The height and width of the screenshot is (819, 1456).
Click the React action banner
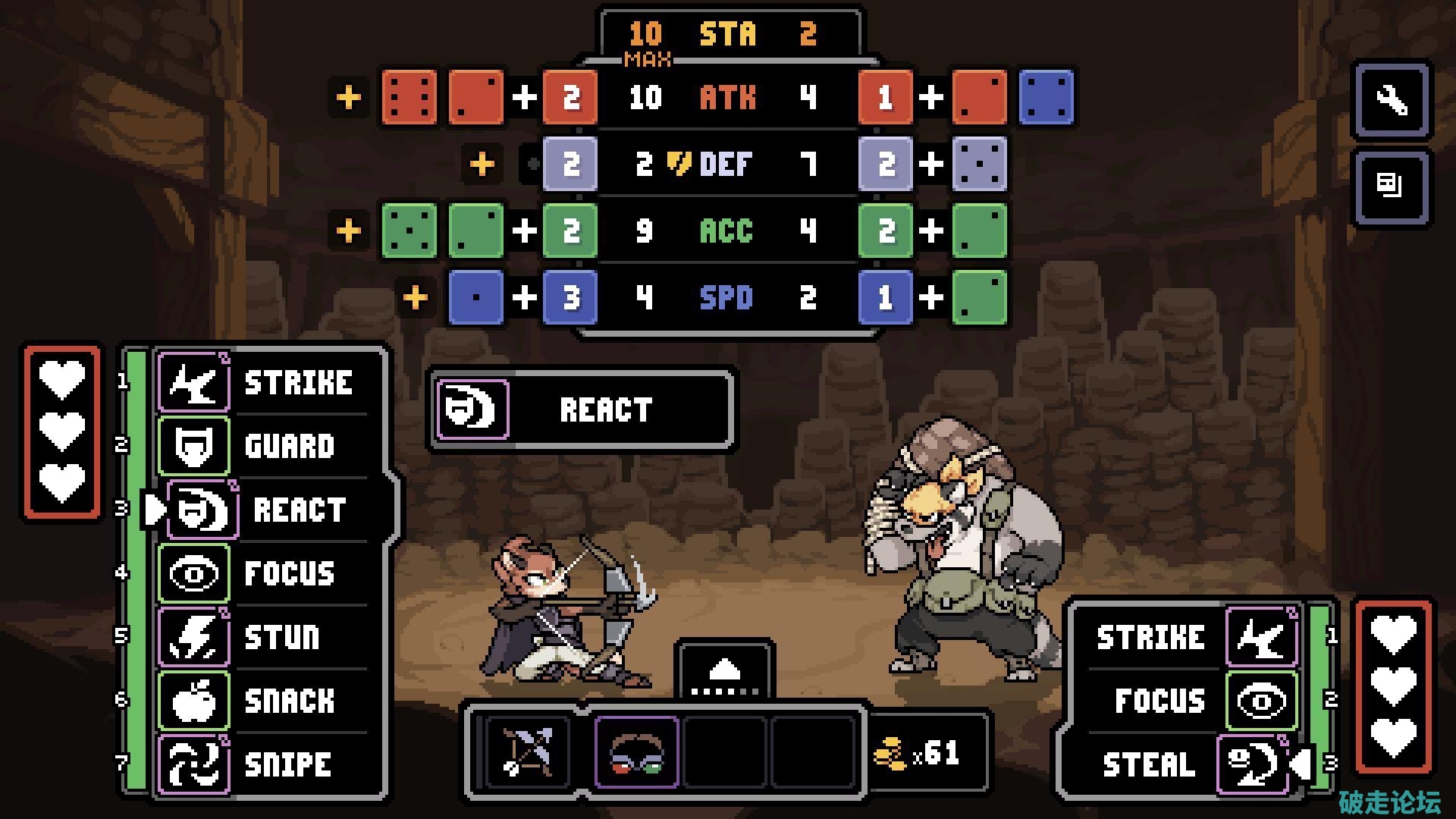point(582,410)
